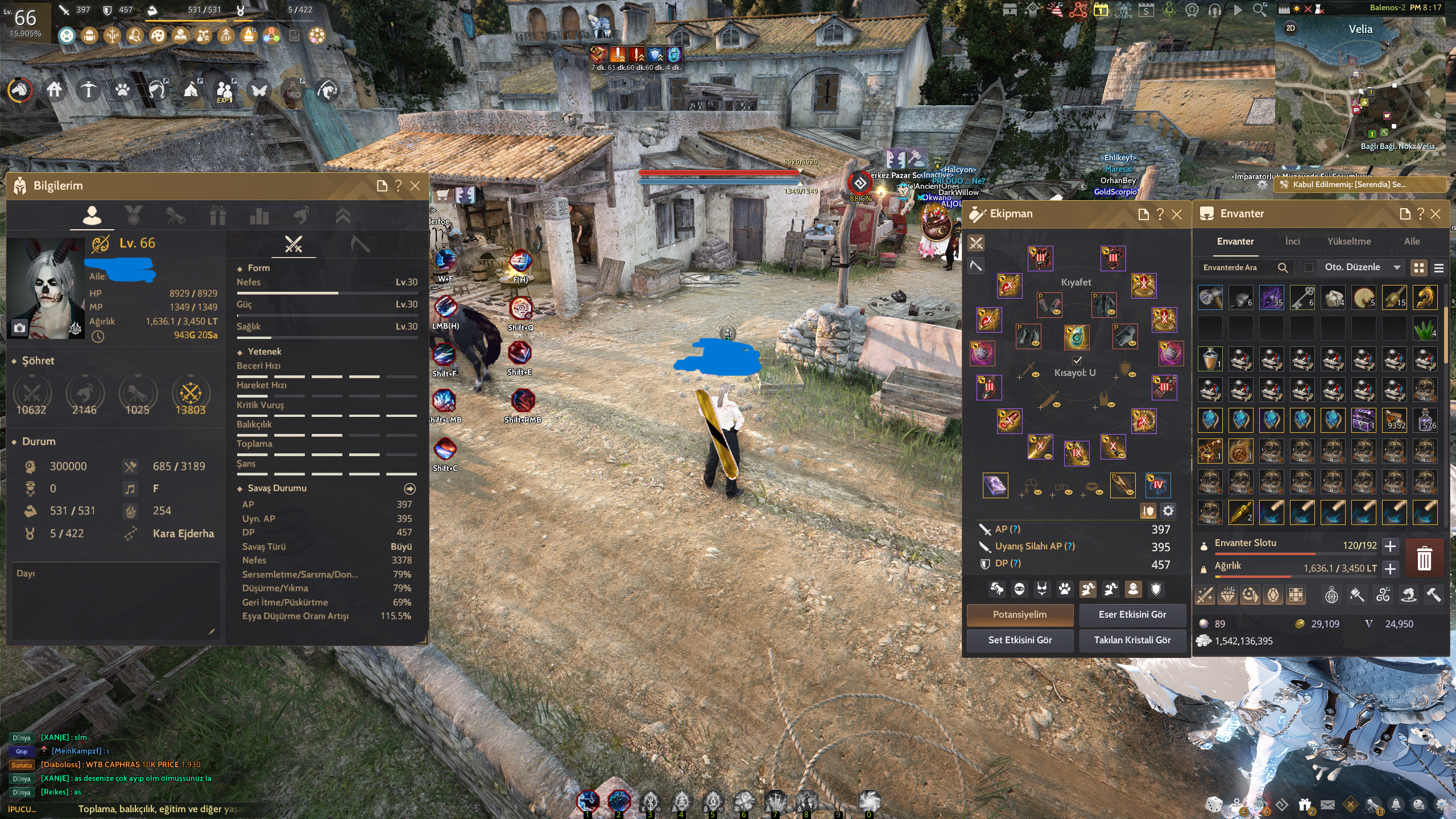Viewport: 1456px width, 819px height.
Task: Click the Envanterde Ara search field
Action: coord(1237,268)
